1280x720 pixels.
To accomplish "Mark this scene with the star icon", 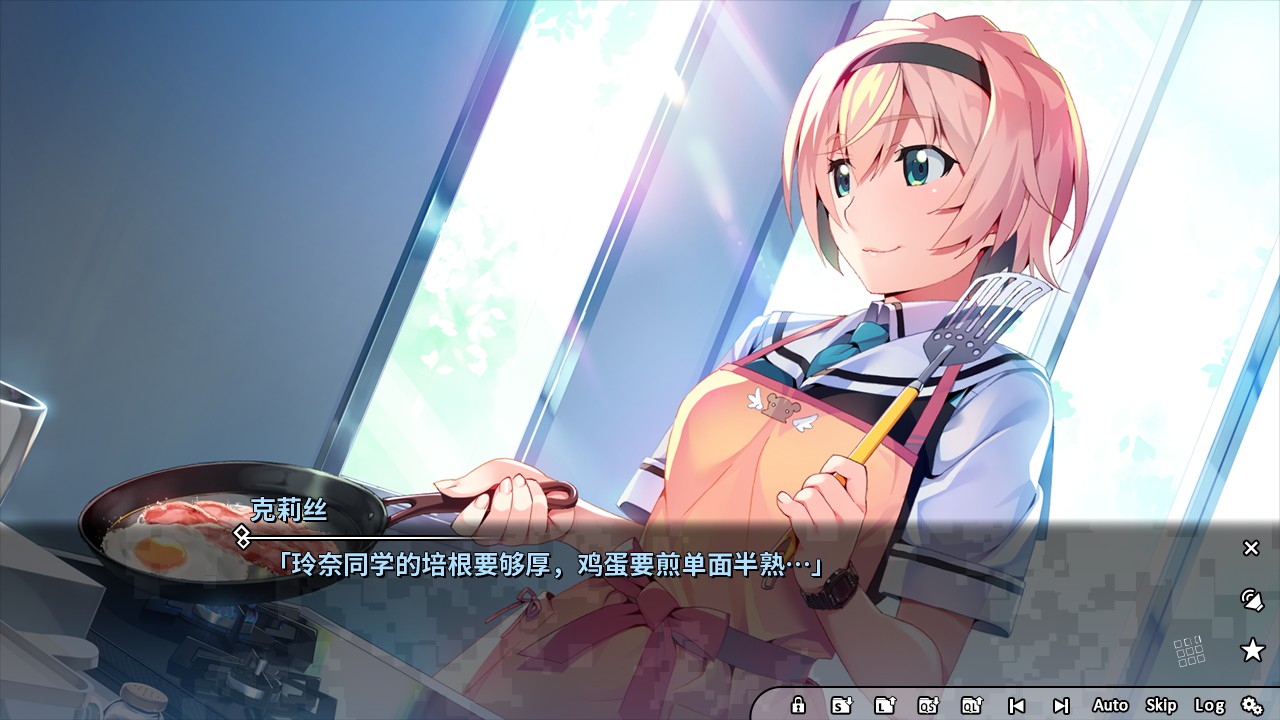I will coord(1253,650).
